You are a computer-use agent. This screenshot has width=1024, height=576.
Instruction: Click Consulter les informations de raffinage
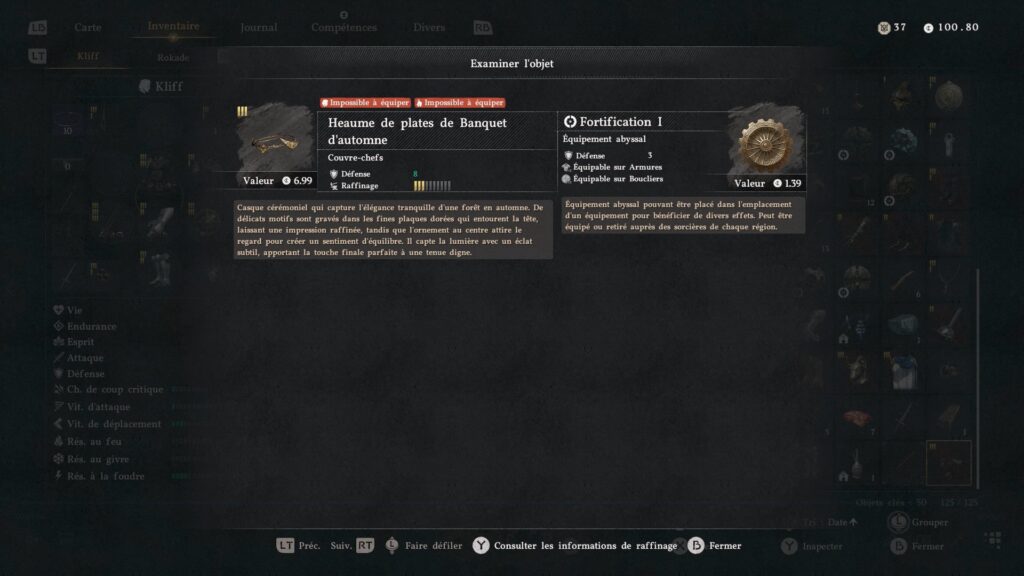pyautogui.click(x=575, y=546)
